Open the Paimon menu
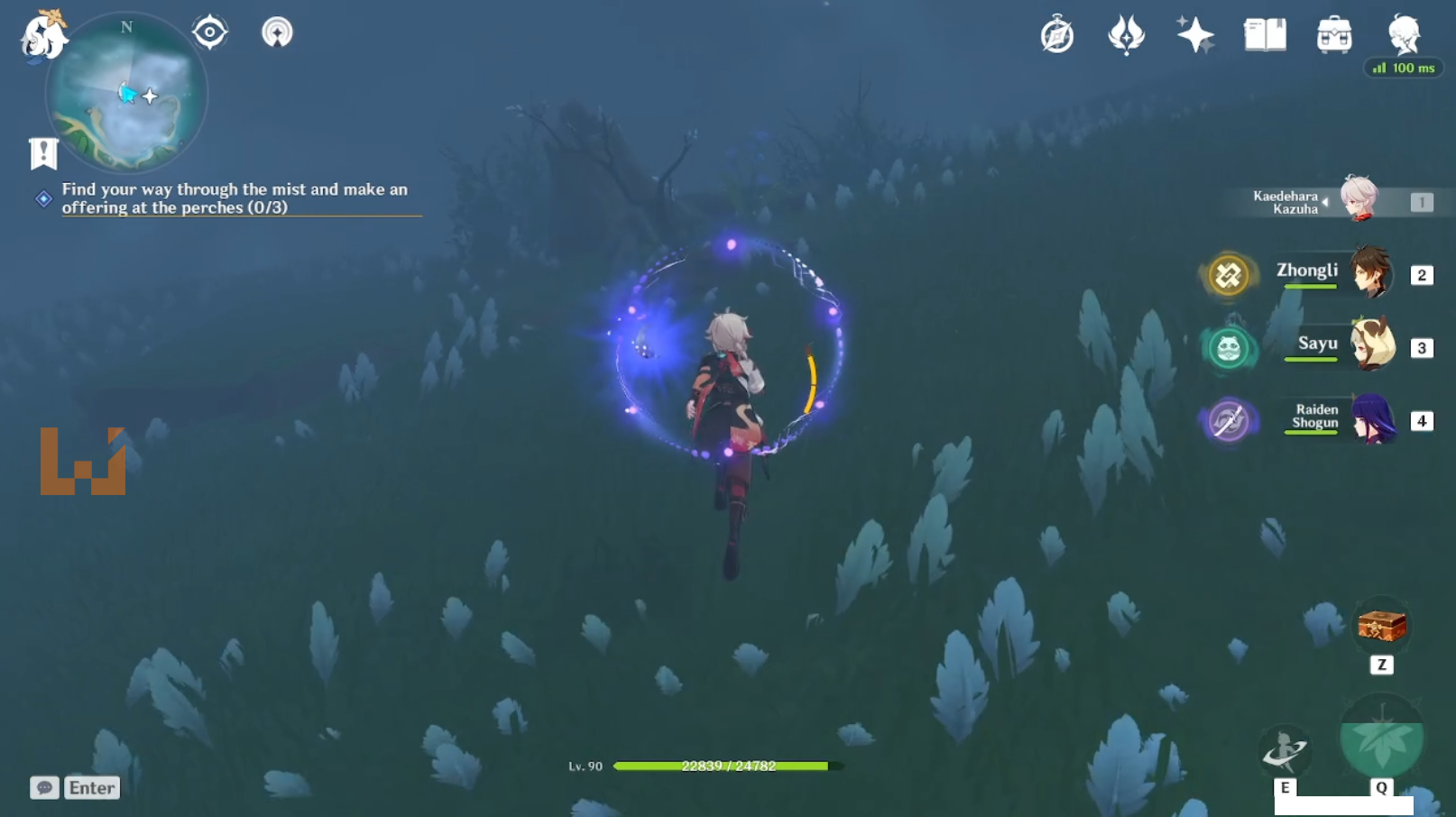The image size is (1456, 817). click(42, 36)
